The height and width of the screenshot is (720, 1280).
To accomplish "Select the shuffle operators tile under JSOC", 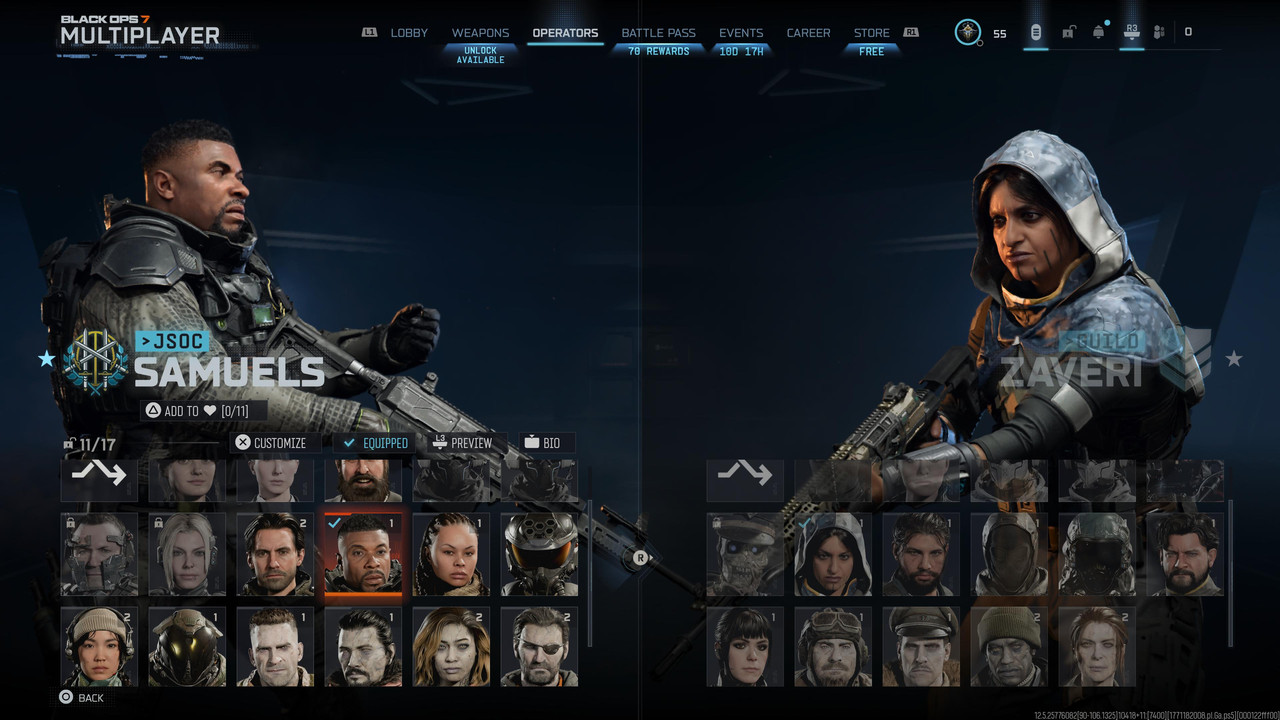I will pyautogui.click(x=99, y=476).
